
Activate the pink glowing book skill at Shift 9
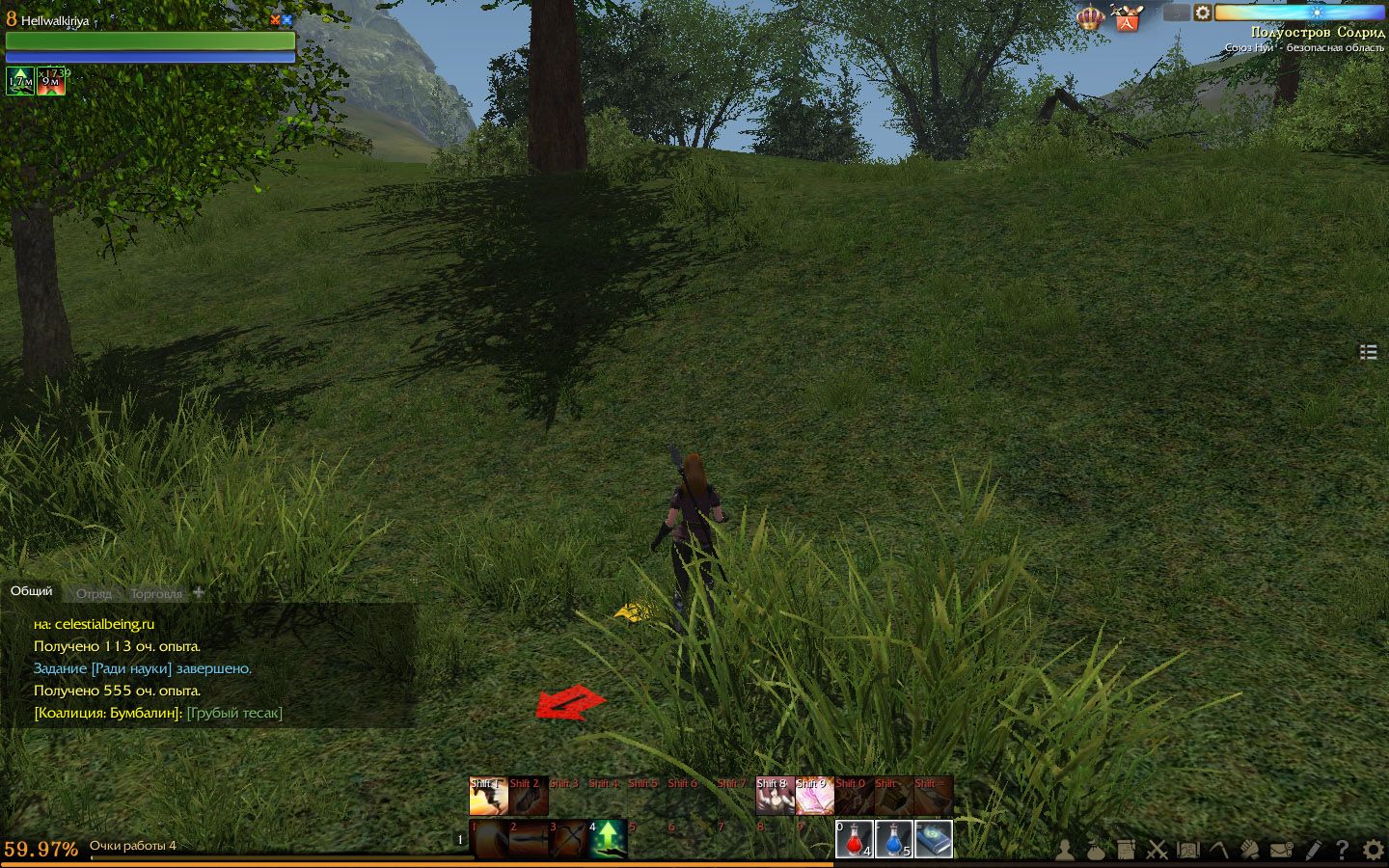click(814, 796)
